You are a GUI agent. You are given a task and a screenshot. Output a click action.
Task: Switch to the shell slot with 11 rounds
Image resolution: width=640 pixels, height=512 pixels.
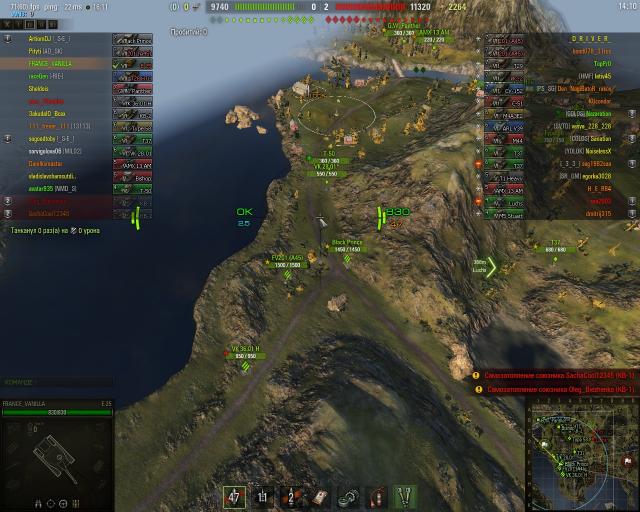[x=264, y=495]
